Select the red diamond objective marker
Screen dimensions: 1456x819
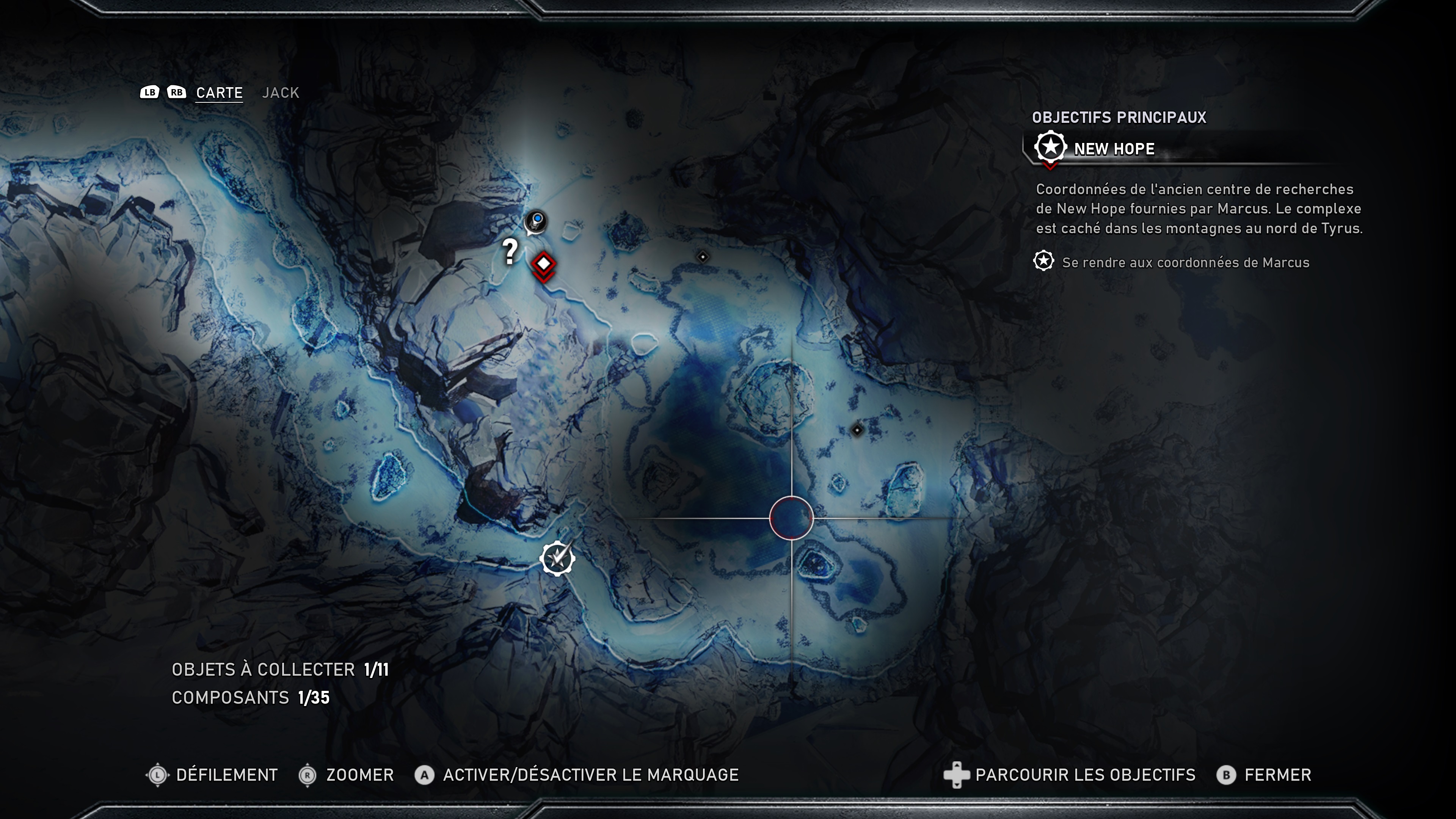click(544, 264)
